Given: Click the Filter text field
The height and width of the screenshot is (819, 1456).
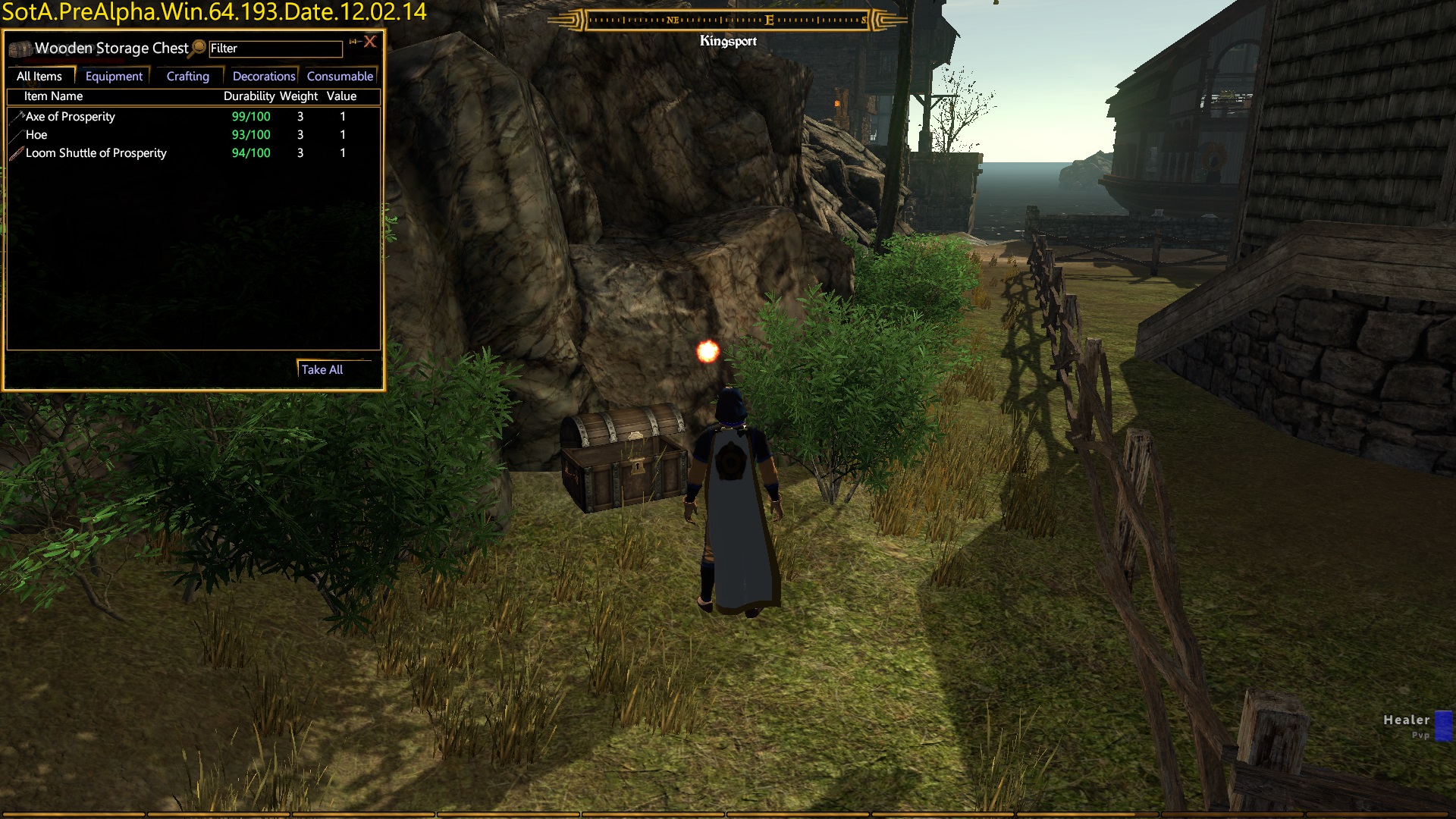Looking at the screenshot, I should (x=275, y=49).
